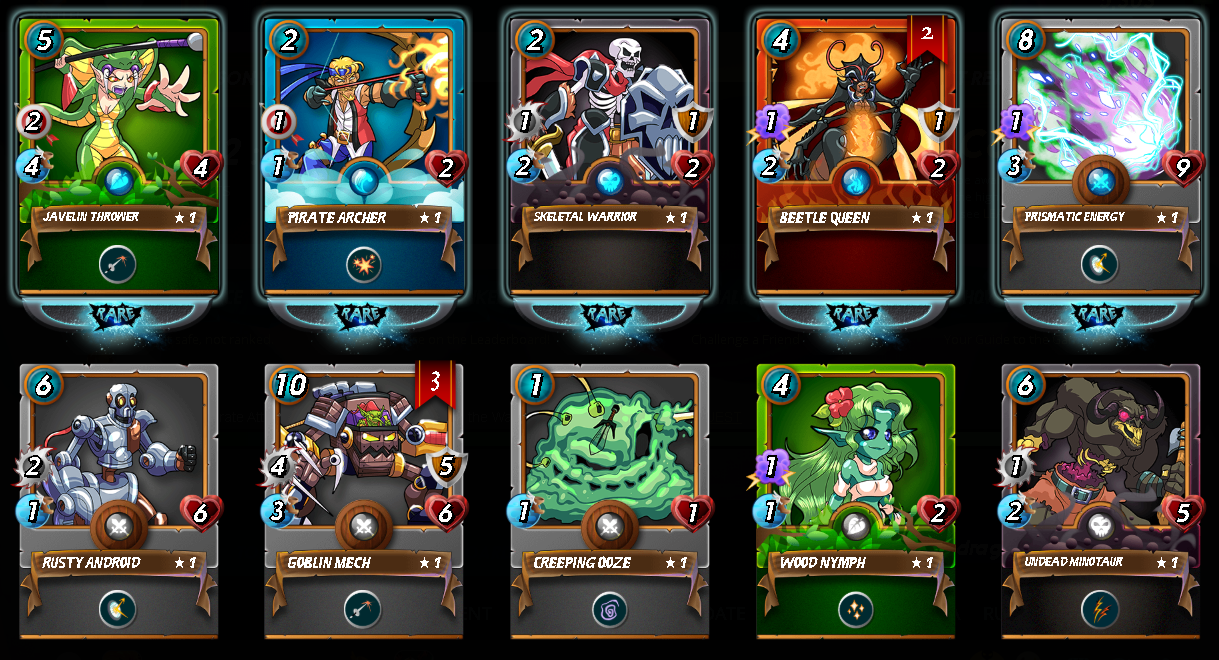Image resolution: width=1219 pixels, height=660 pixels.
Task: Click Javelin Thrower's ability icon
Action: 118,264
